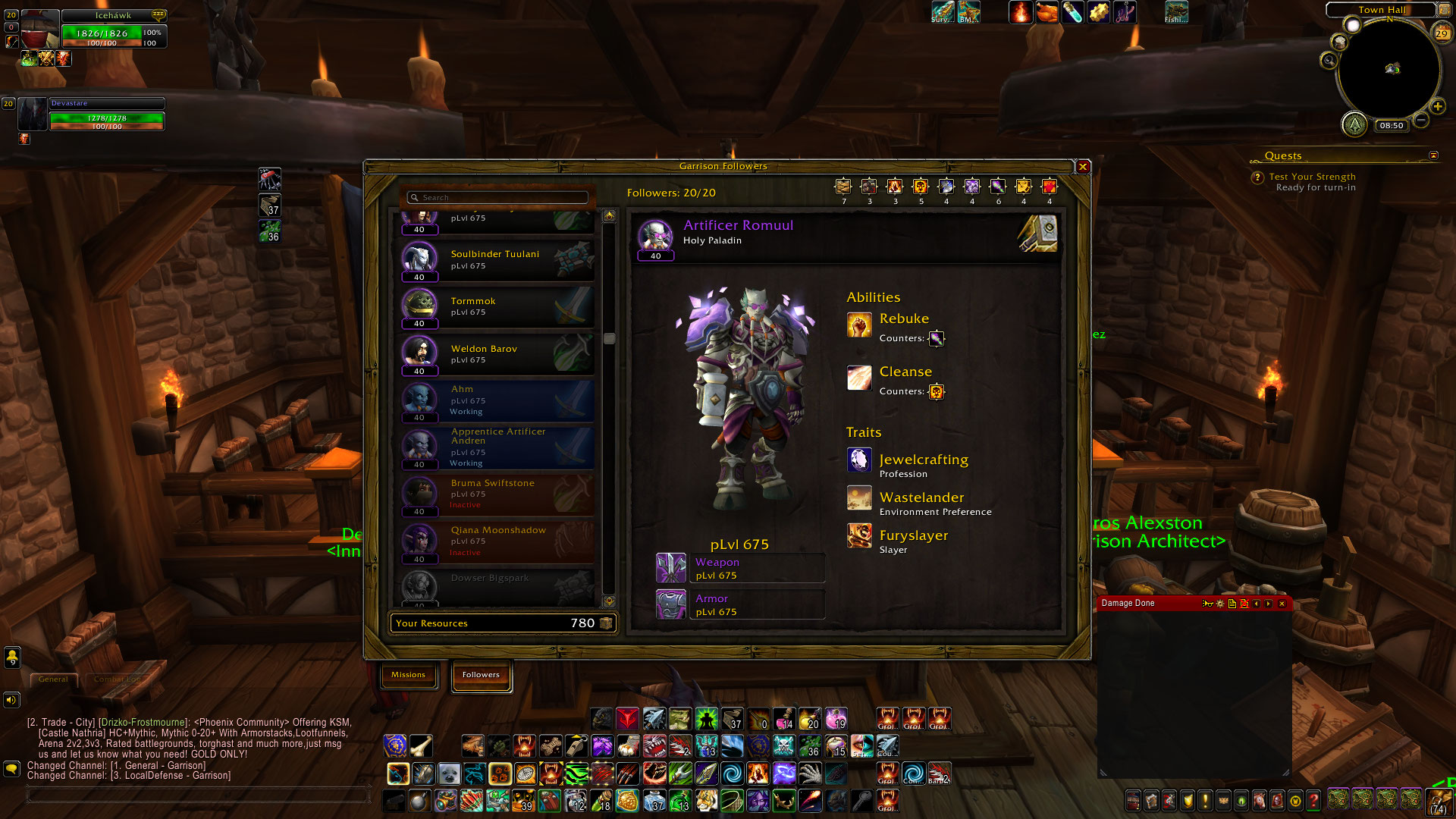The image size is (1456, 819).
Task: Pick inactive follower Bruma Swiftstone
Action: pyautogui.click(x=497, y=494)
